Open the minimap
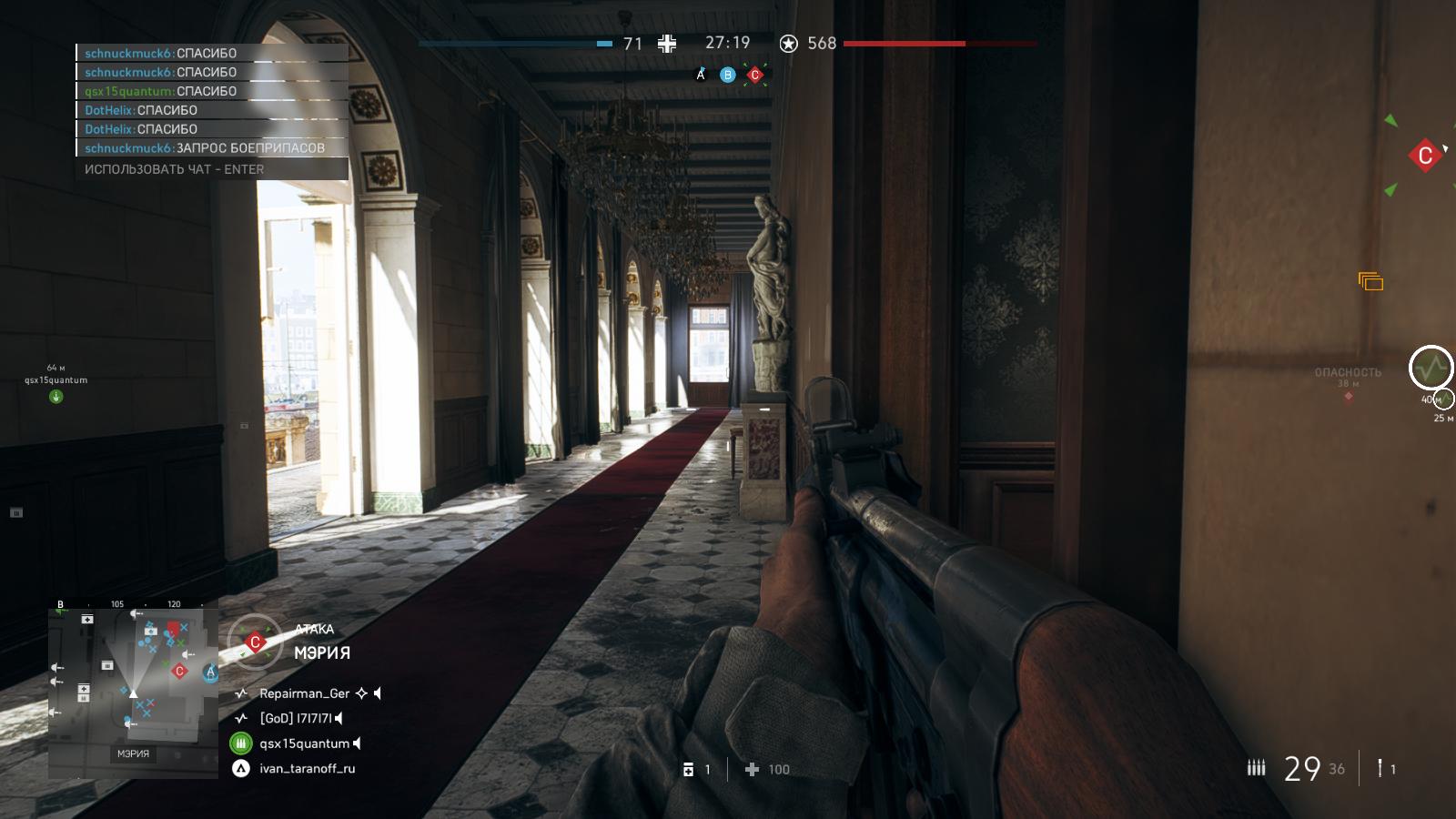 (133, 682)
